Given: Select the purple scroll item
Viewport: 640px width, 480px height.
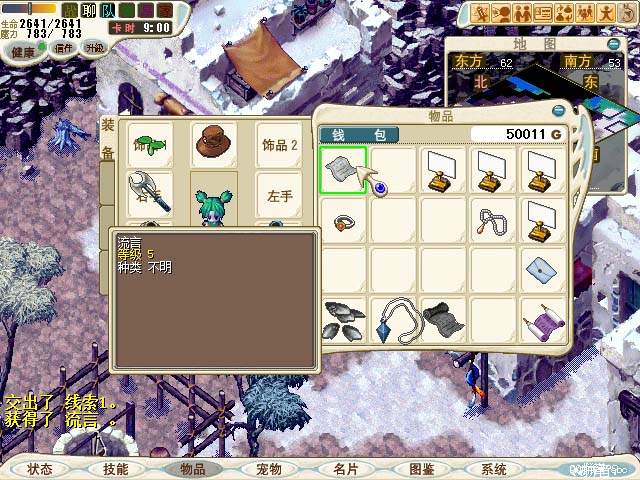Looking at the screenshot, I should (544, 321).
